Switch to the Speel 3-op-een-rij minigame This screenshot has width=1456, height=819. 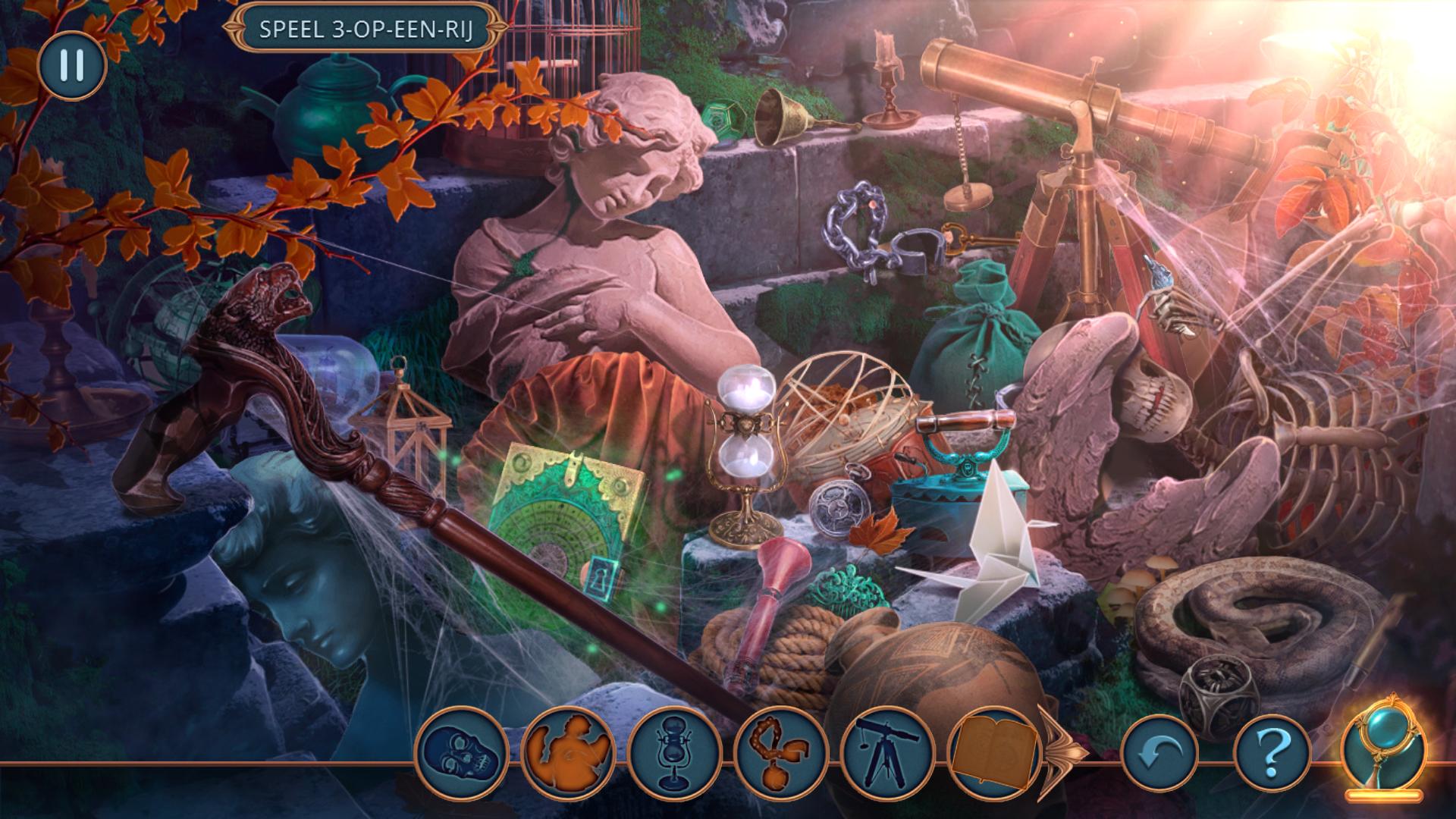[366, 29]
